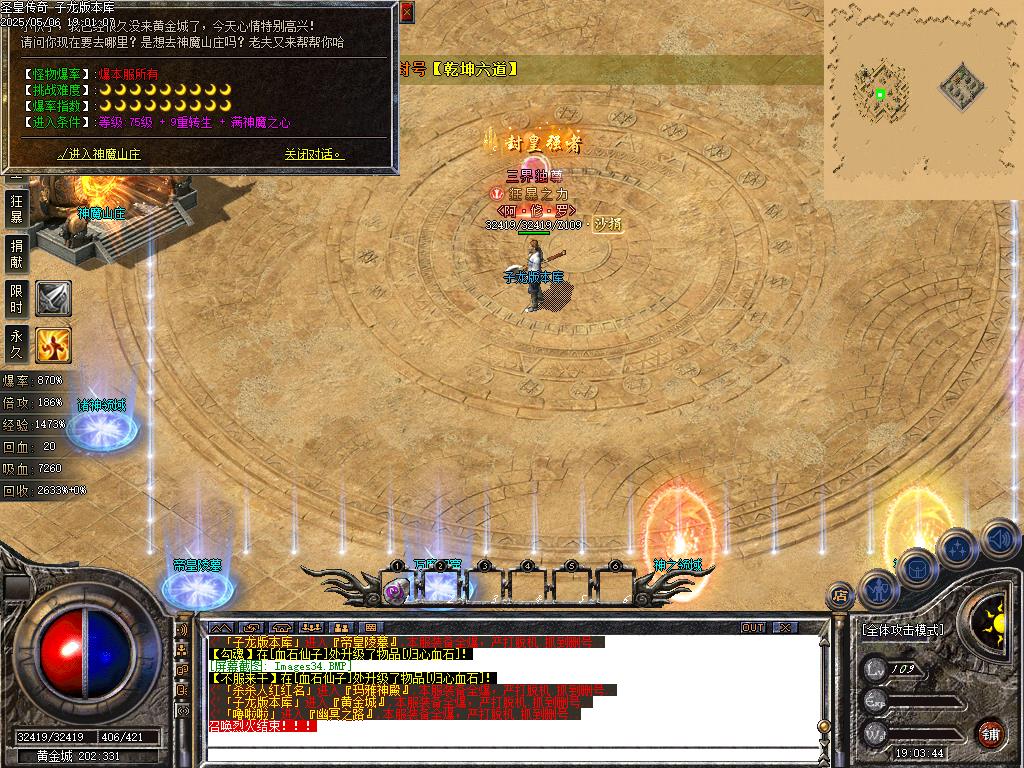
Task: Select the 捐献 donation button
Action: coord(16,254)
